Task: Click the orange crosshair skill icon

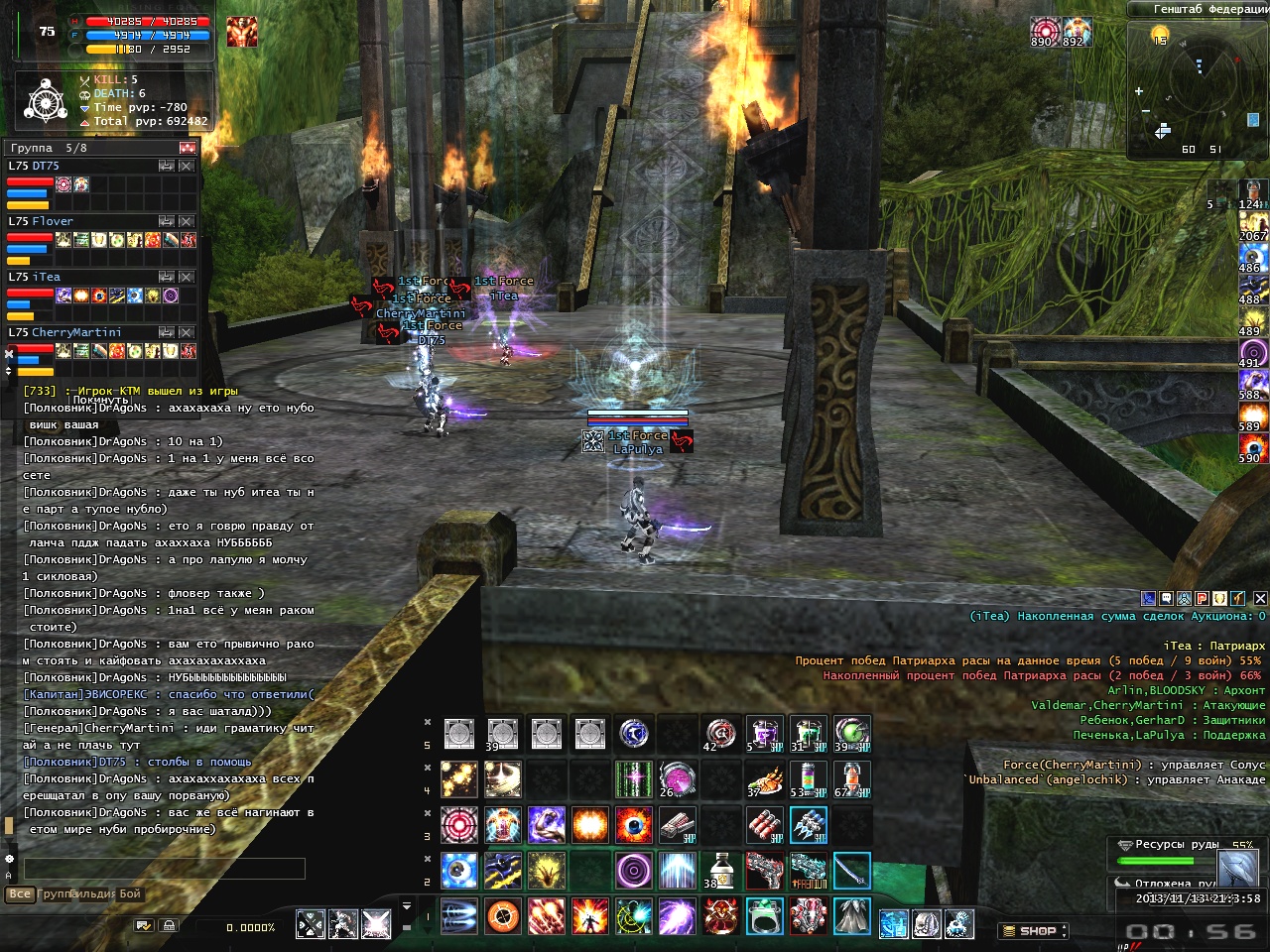Action: tap(503, 916)
